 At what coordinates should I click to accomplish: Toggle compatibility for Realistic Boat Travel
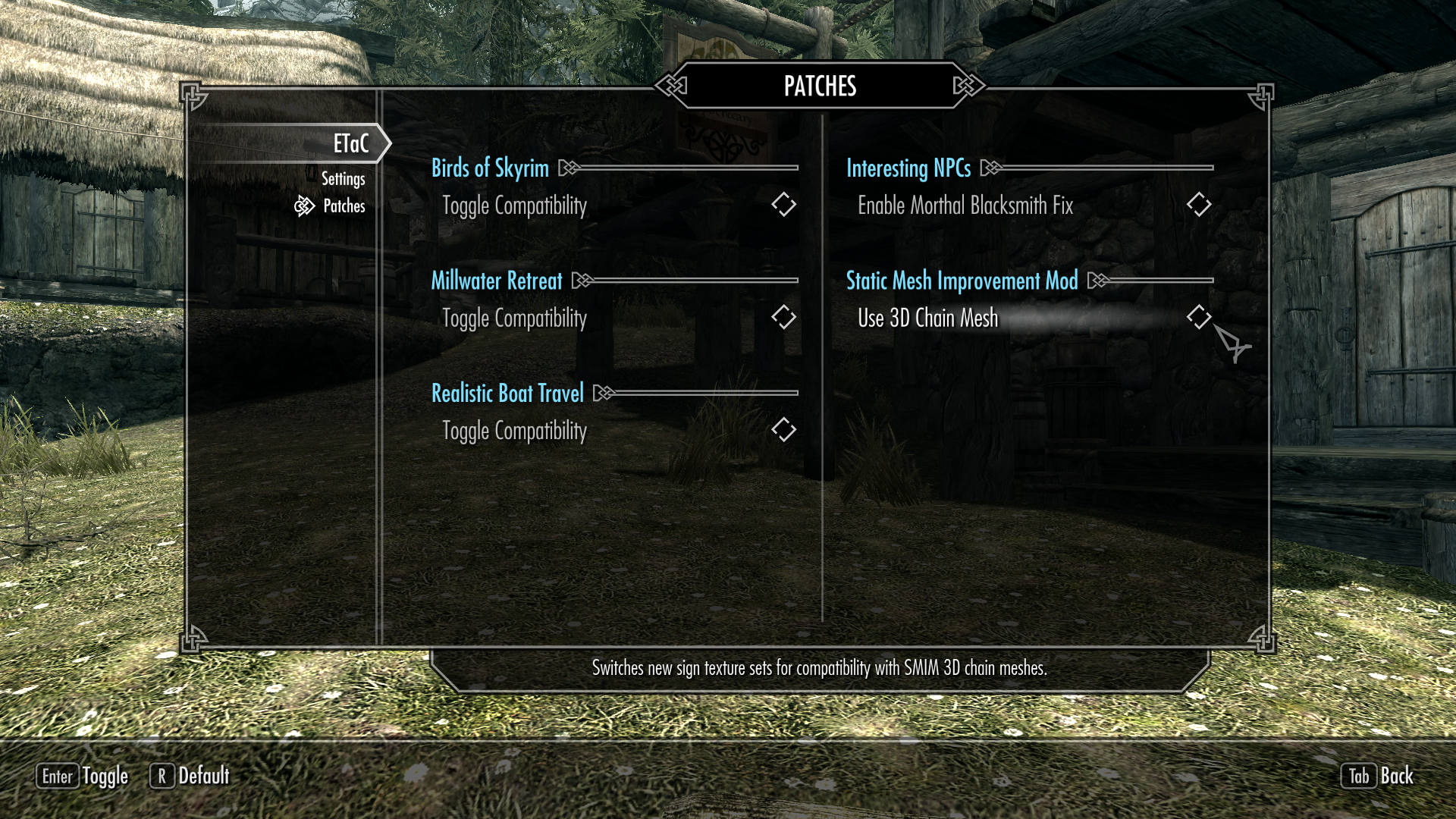point(785,429)
